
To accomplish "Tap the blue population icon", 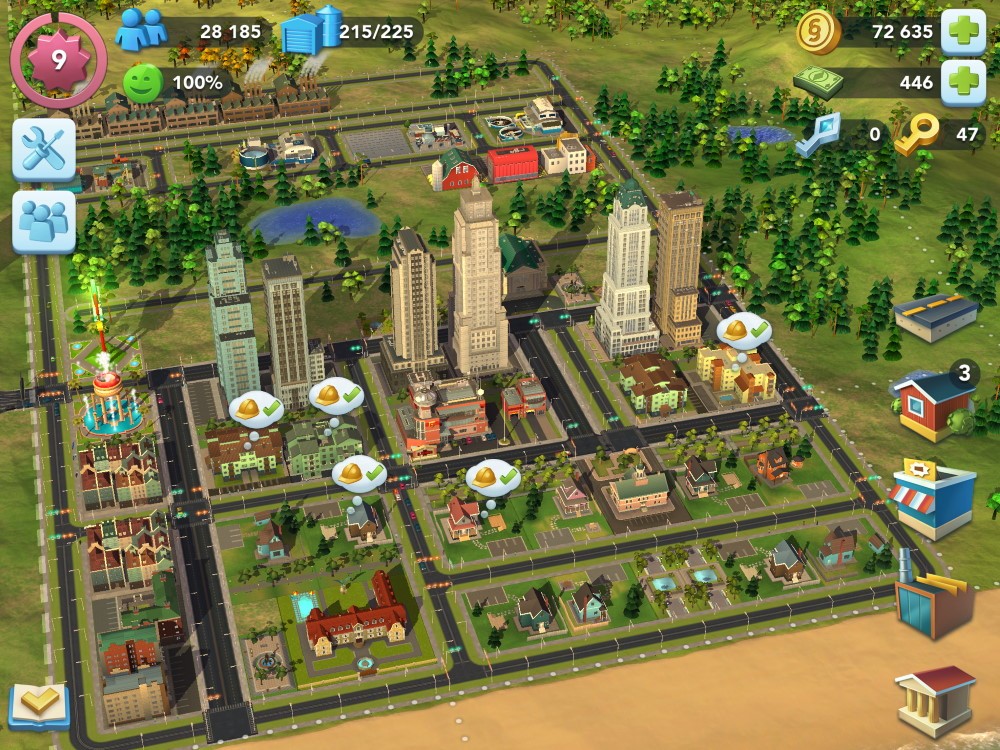I will (141, 31).
